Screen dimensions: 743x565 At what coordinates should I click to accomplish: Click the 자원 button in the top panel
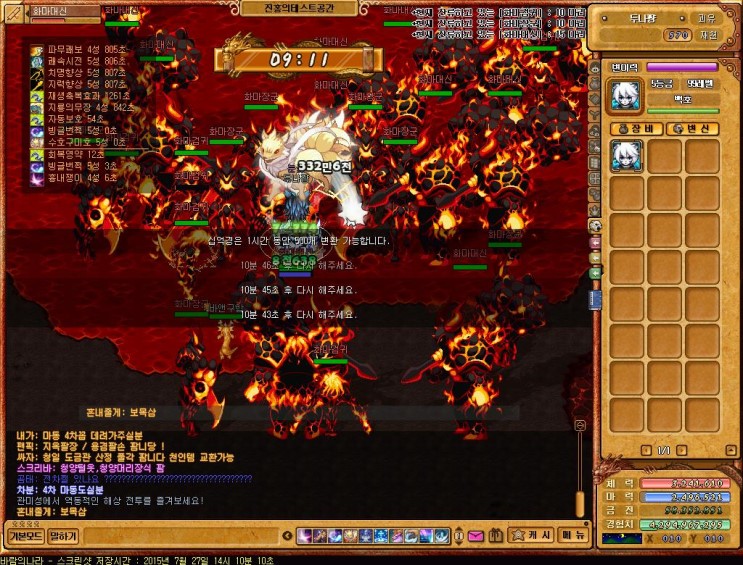pyautogui.click(x=708, y=34)
